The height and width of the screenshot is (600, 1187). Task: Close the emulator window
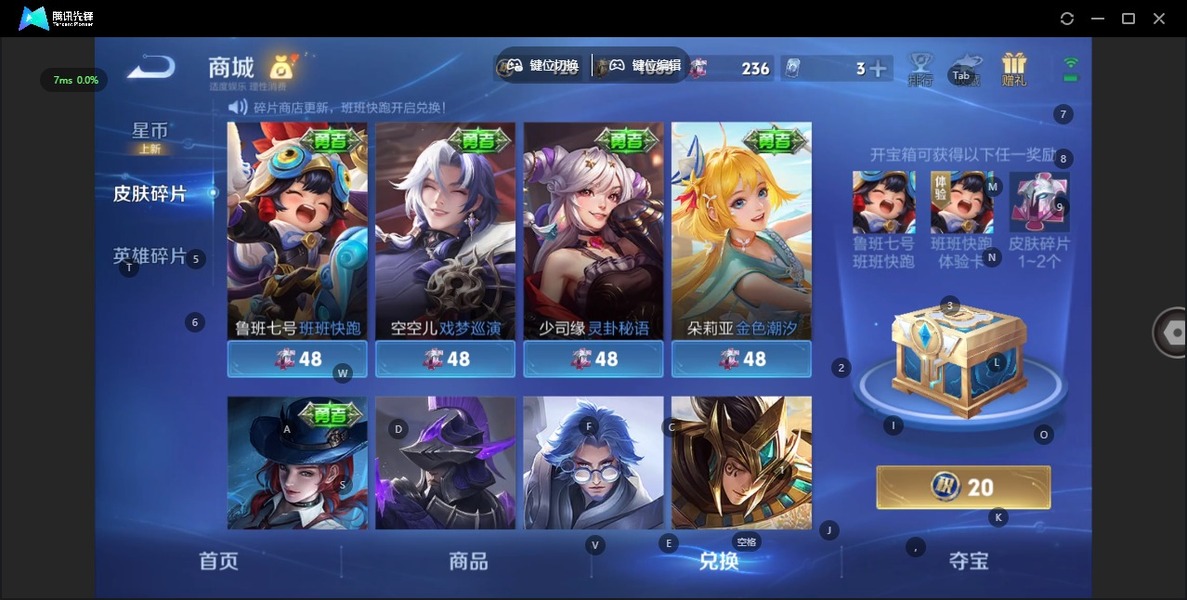click(x=1159, y=18)
